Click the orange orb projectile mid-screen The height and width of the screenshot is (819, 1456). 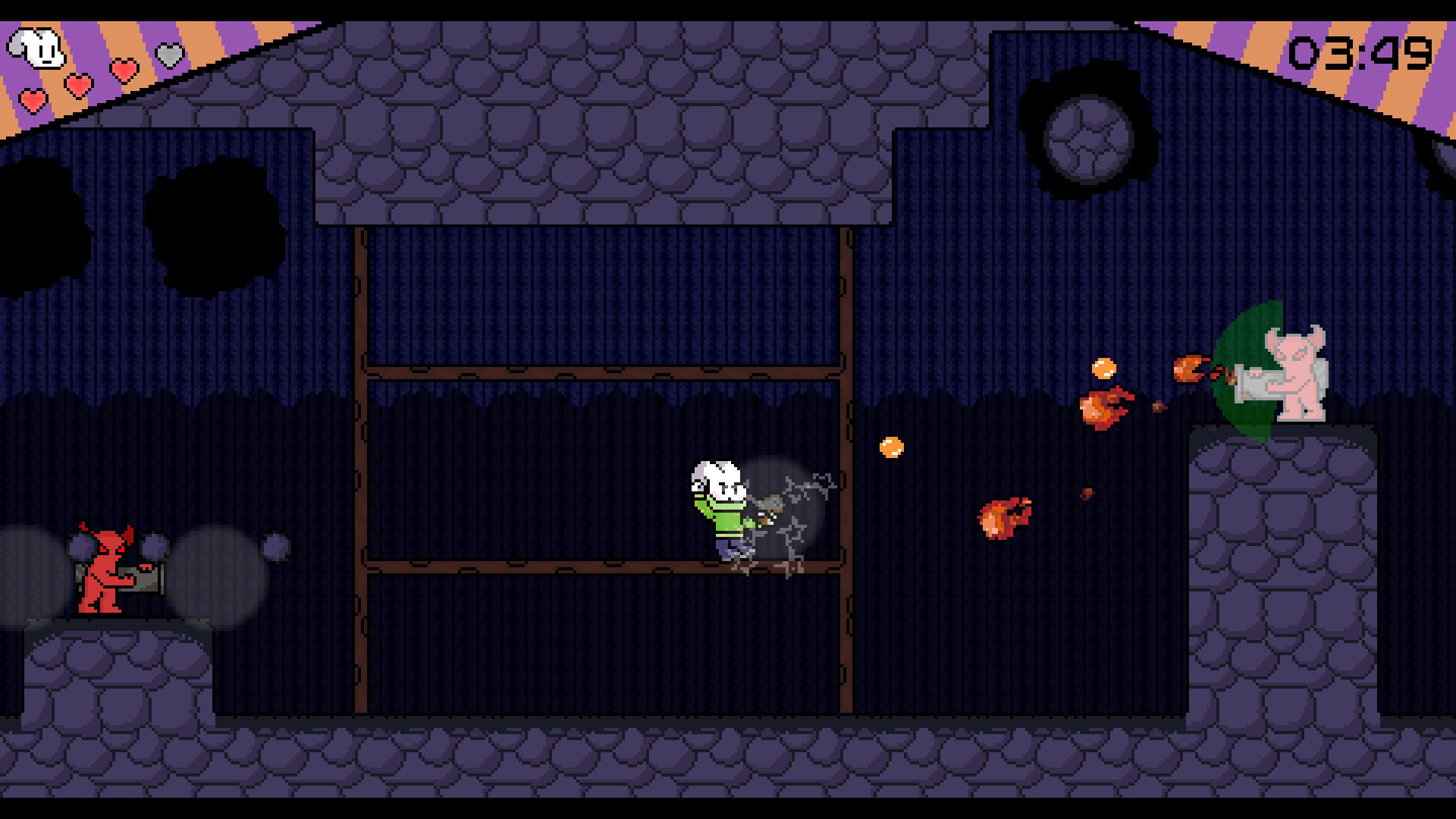(892, 447)
